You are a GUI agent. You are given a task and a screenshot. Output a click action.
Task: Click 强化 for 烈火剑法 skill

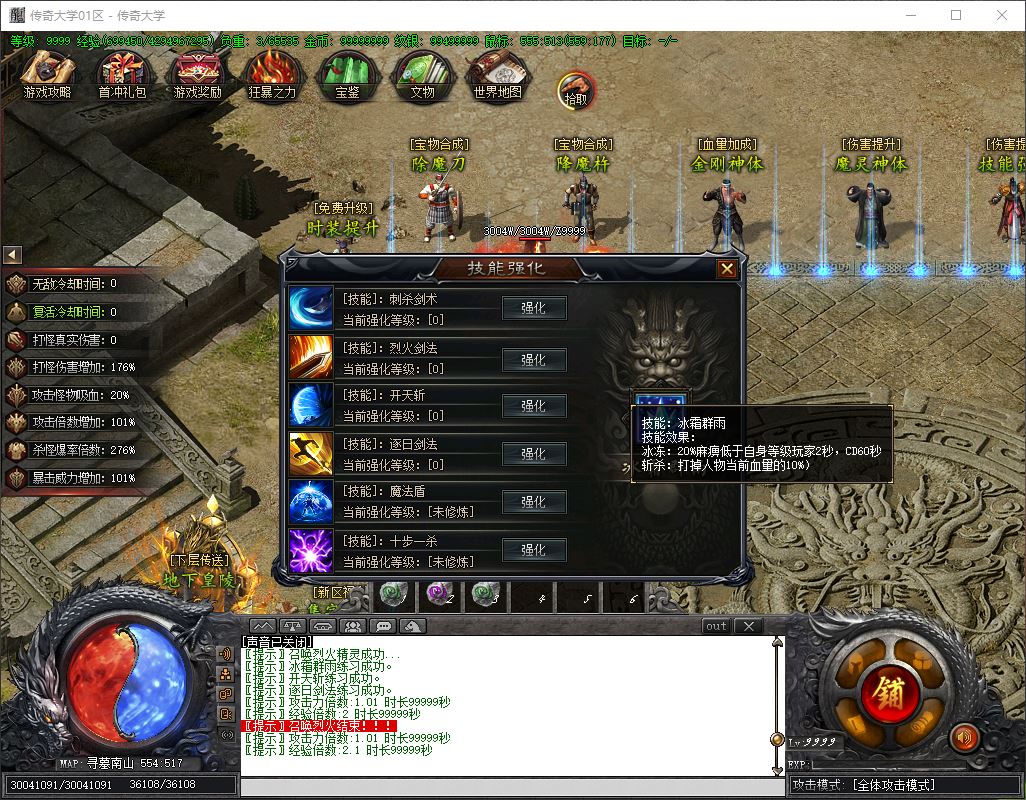click(534, 357)
